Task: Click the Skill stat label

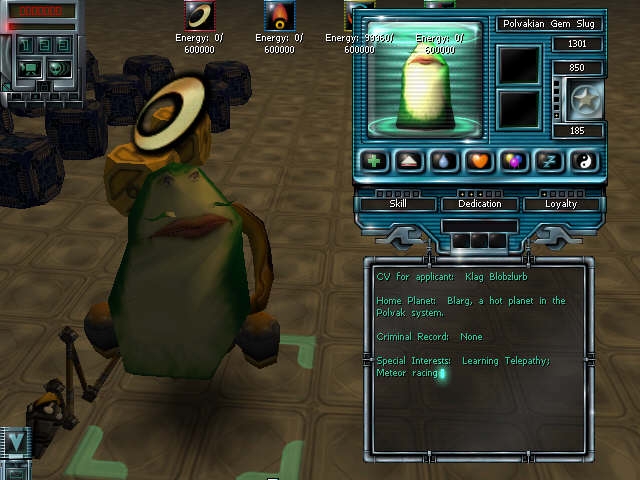Action: [x=398, y=204]
